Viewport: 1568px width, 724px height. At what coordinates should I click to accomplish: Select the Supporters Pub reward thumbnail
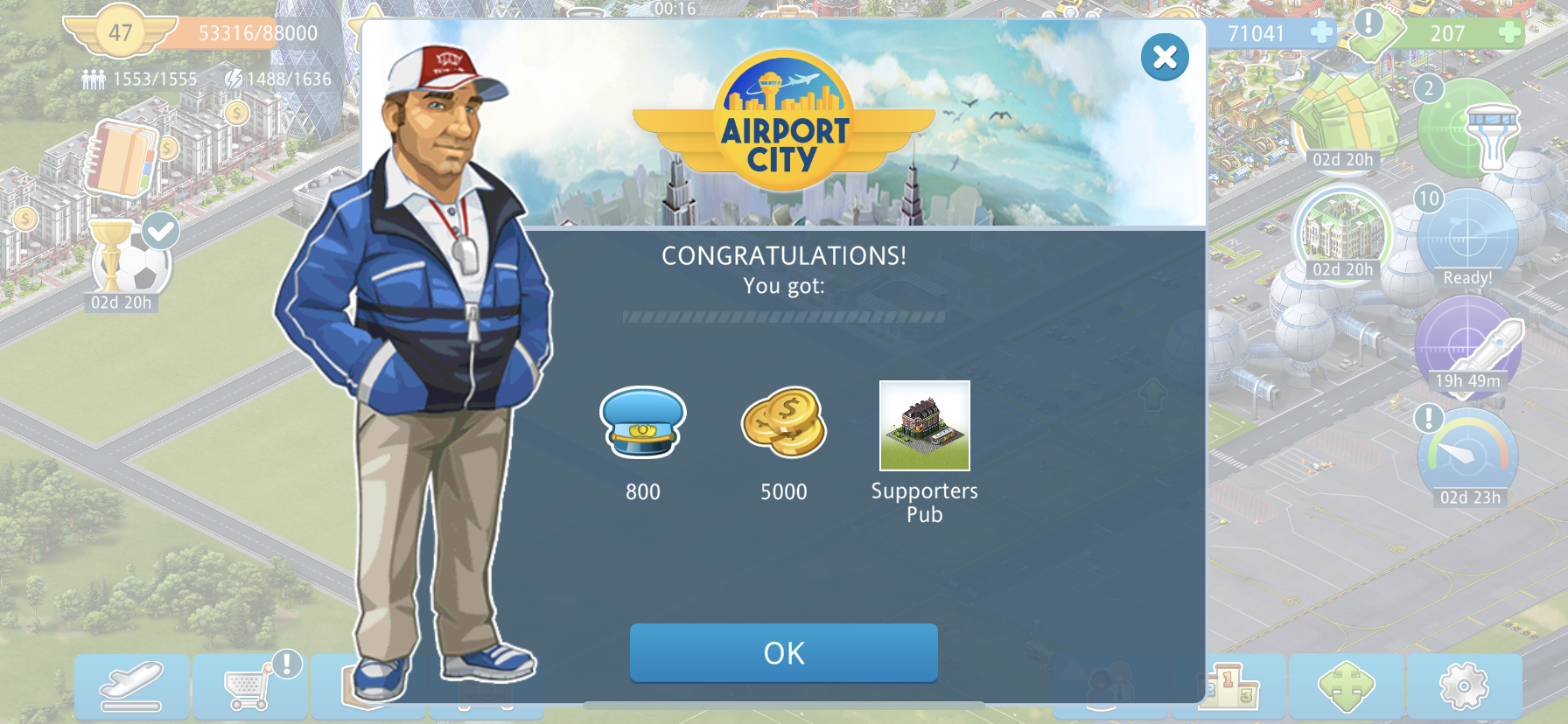pyautogui.click(x=924, y=426)
